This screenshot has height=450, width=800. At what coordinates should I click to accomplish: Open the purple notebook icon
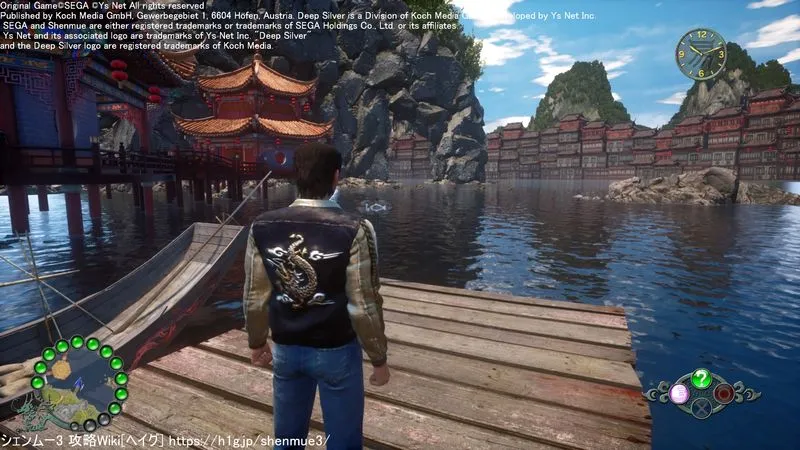[678, 392]
